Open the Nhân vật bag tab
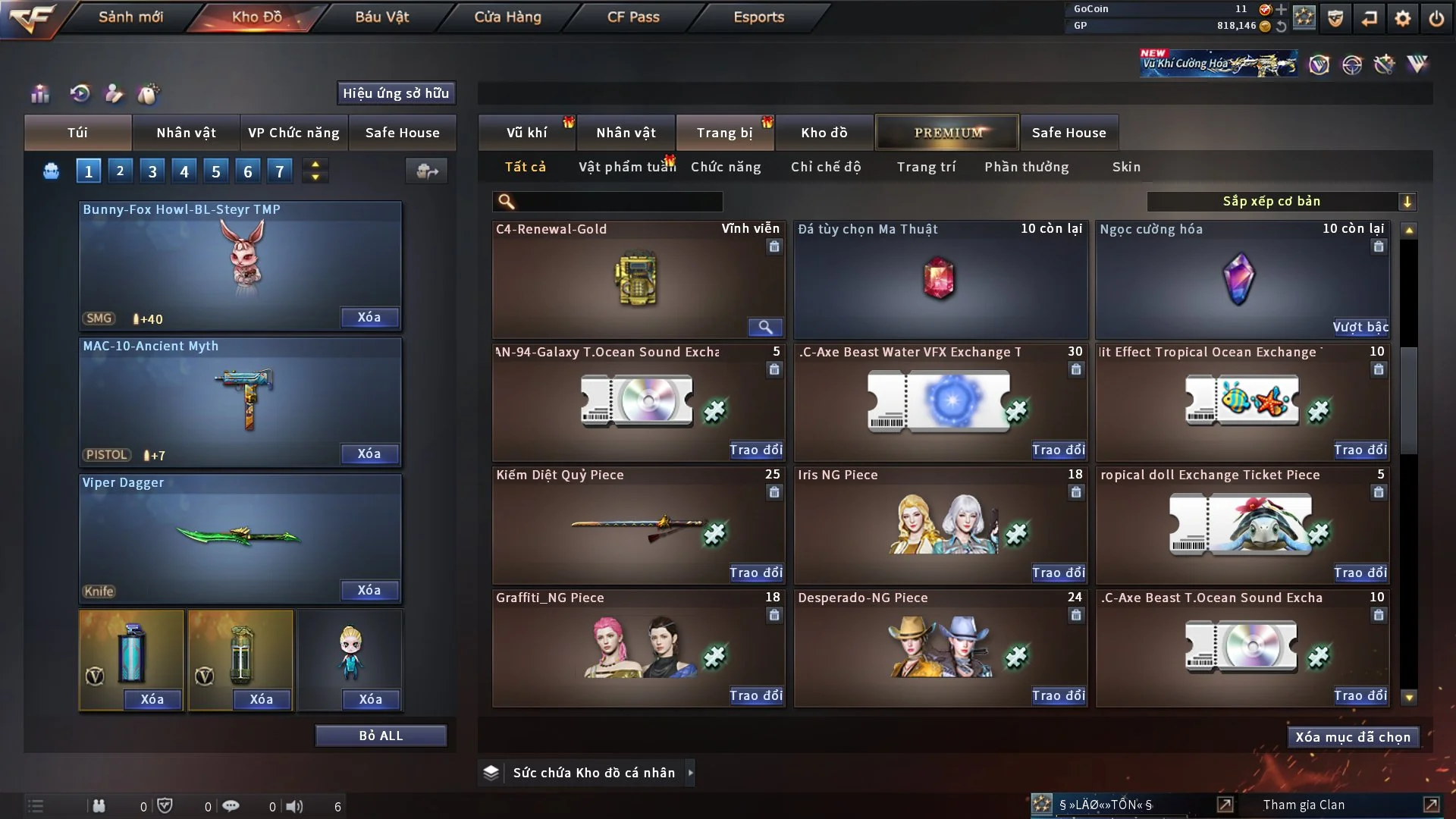The height and width of the screenshot is (819, 1456). [x=186, y=133]
